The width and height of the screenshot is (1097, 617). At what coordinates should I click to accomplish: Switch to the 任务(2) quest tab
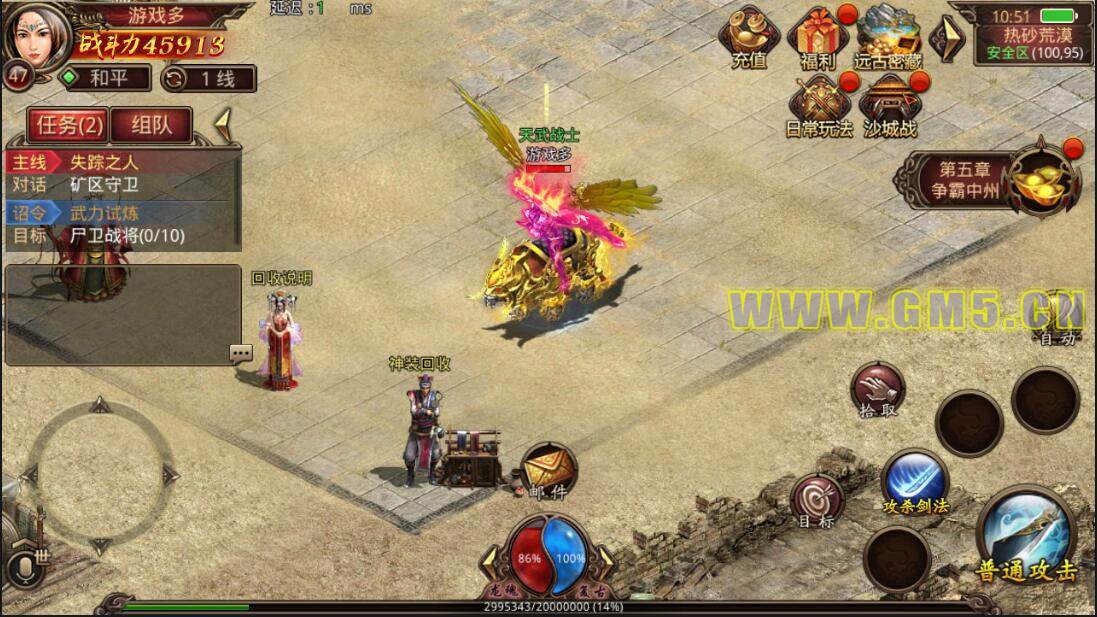click(x=66, y=125)
